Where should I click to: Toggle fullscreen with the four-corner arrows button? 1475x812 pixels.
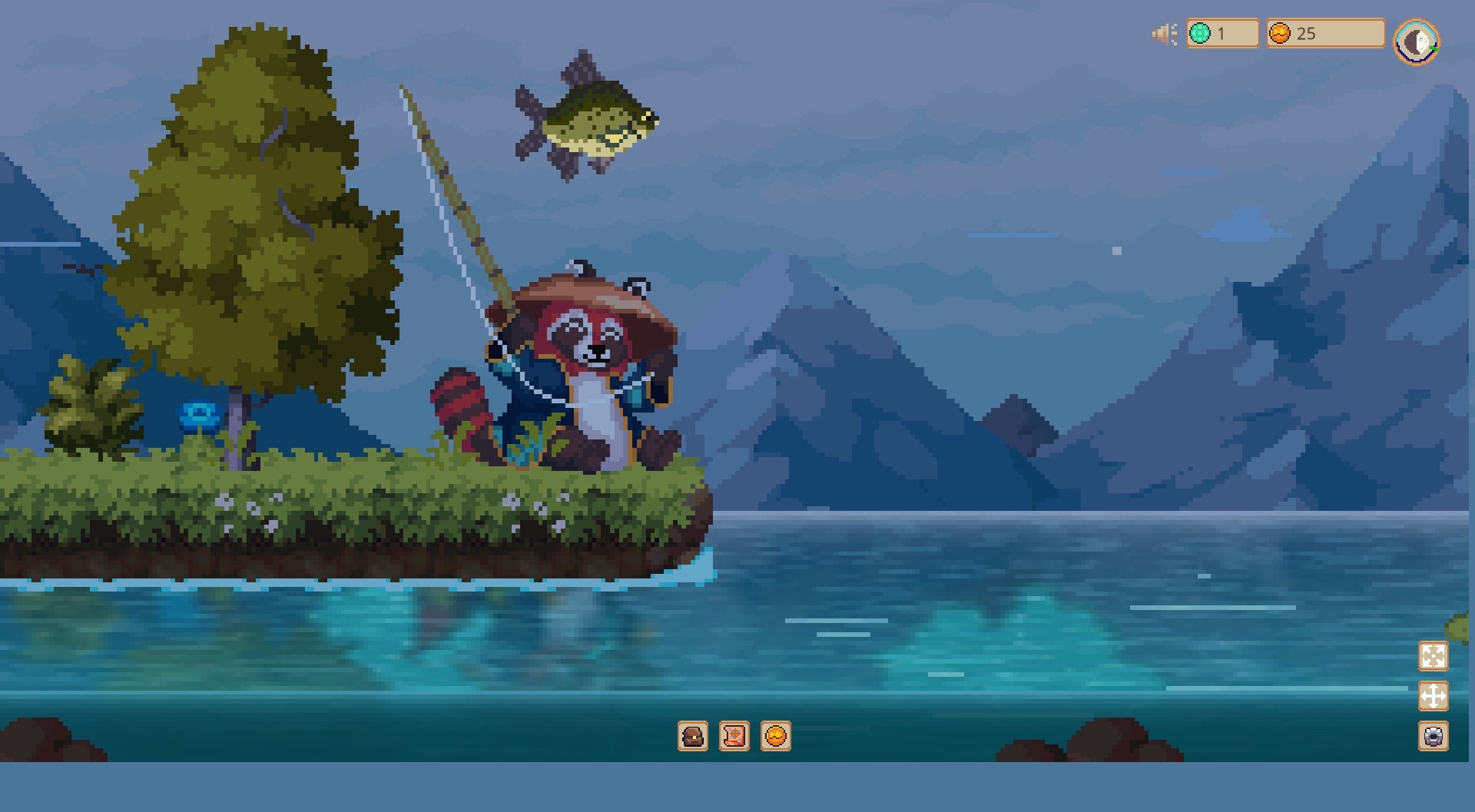coord(1433,657)
